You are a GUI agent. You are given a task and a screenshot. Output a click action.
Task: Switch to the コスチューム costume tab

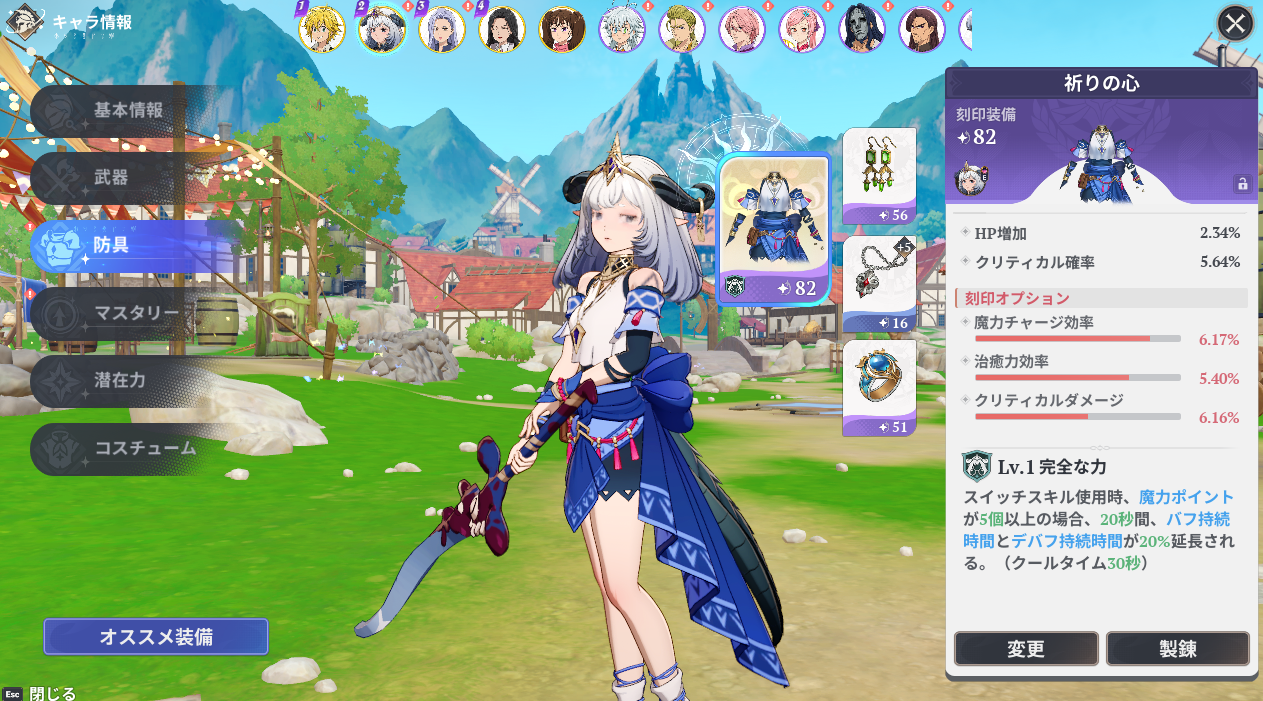point(145,448)
